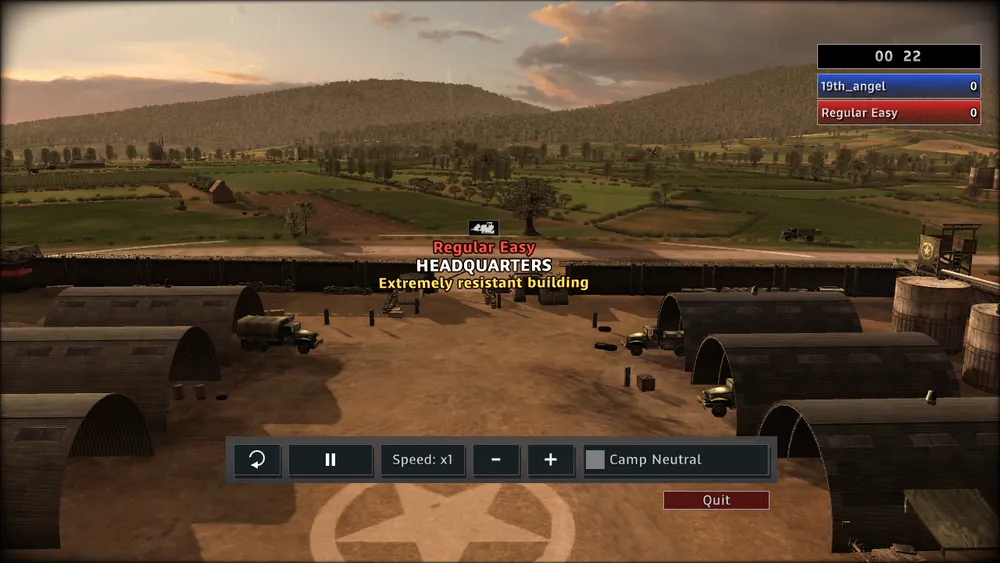
Task: Pause the replay playback
Action: 330,460
